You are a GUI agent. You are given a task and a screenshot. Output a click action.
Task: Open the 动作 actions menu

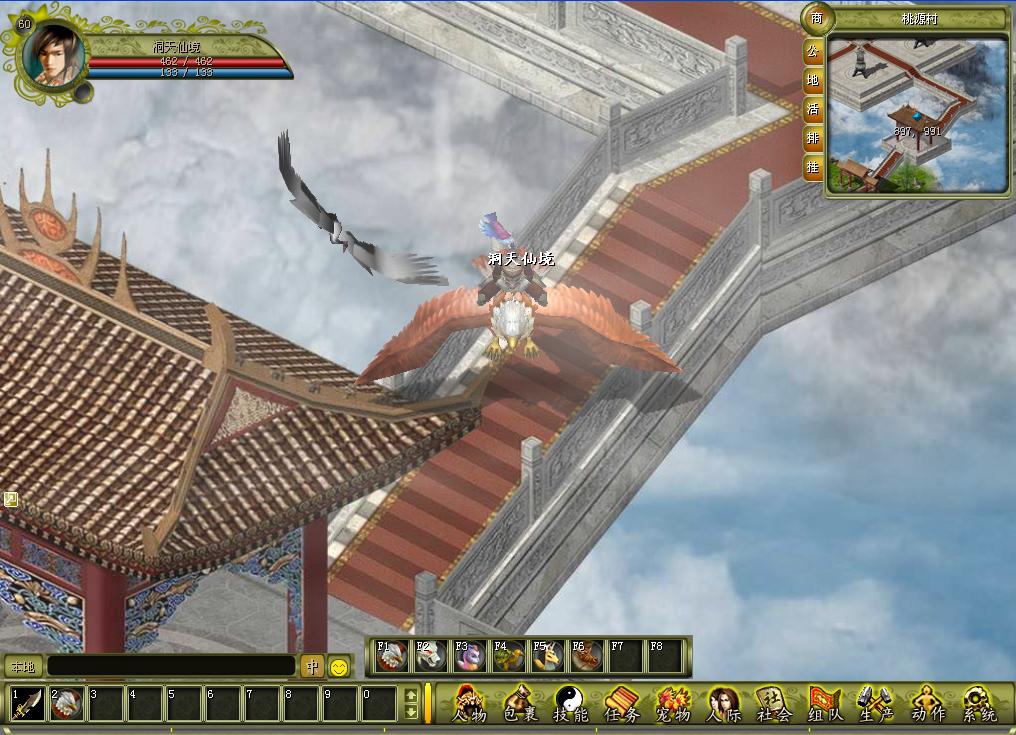[x=927, y=703]
